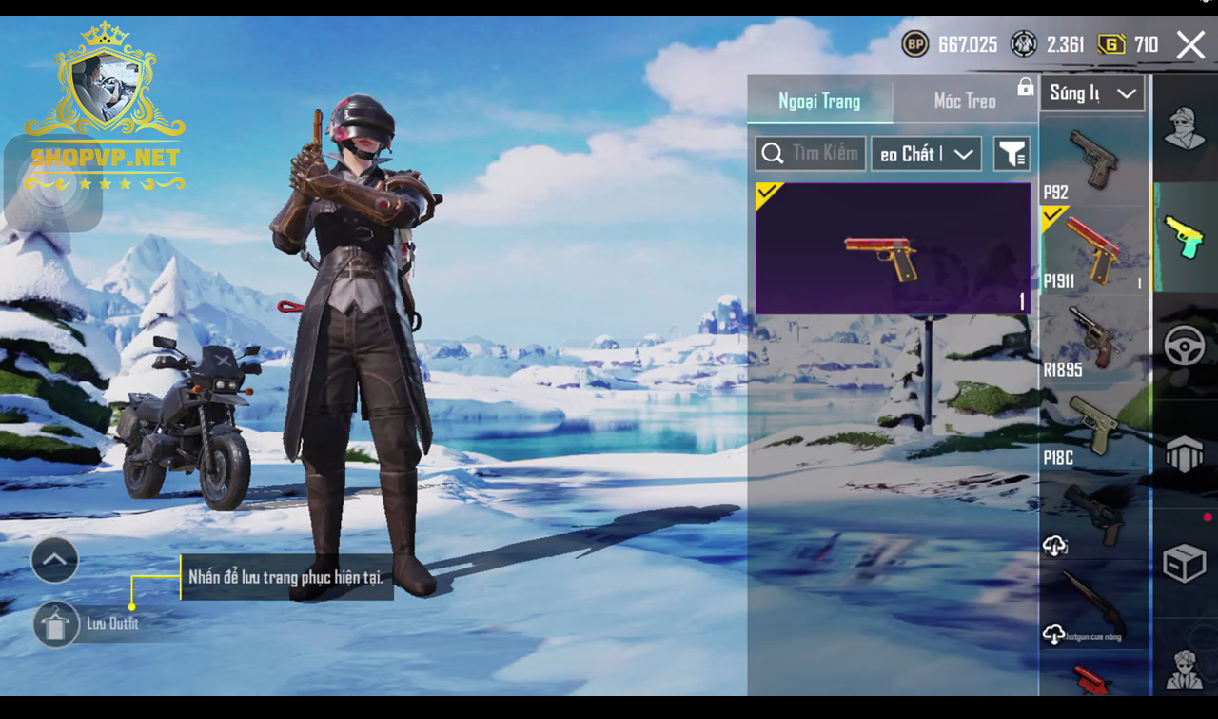This screenshot has height=719, width=1218.
Task: Open the quality sort dropdown
Action: [x=926, y=154]
